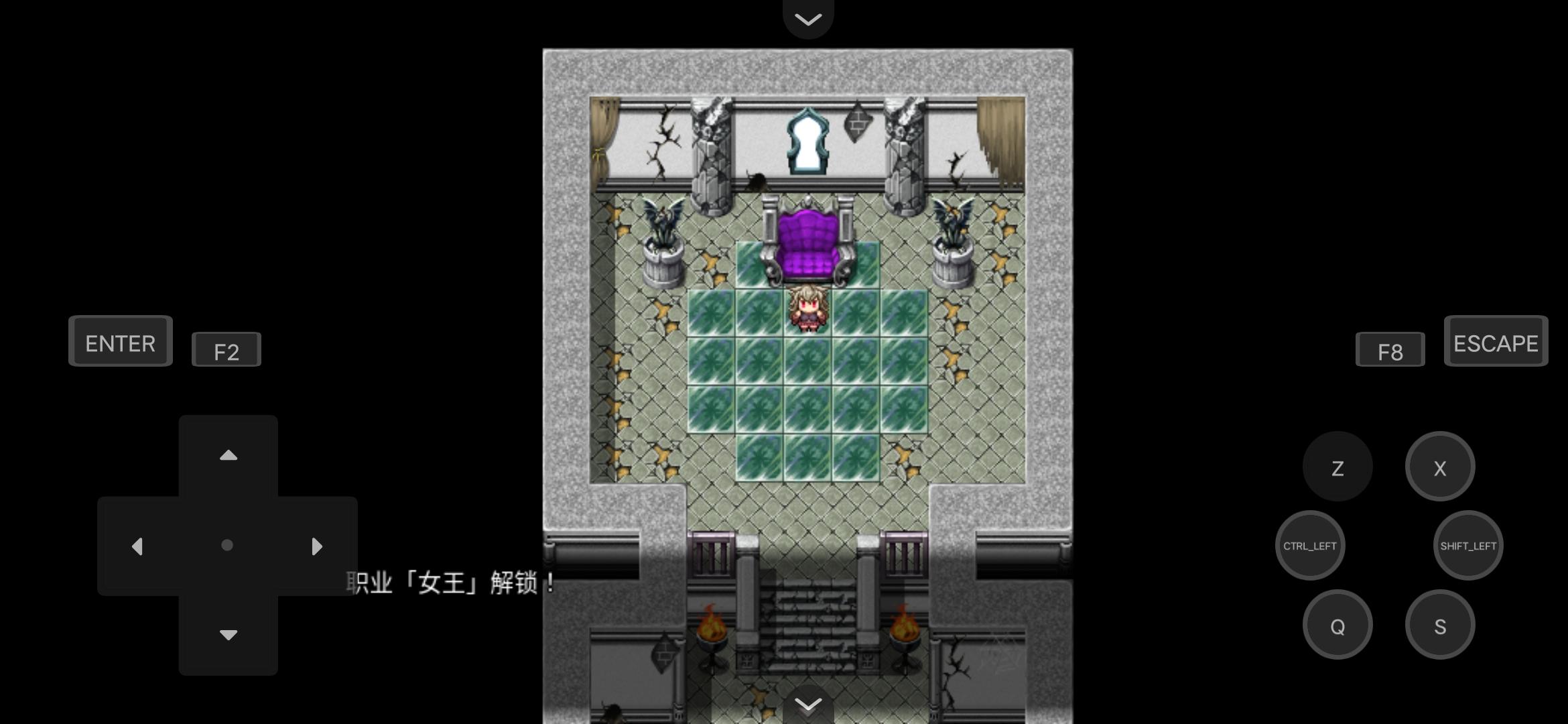Collapse the top overlay with the chevron

tap(808, 18)
